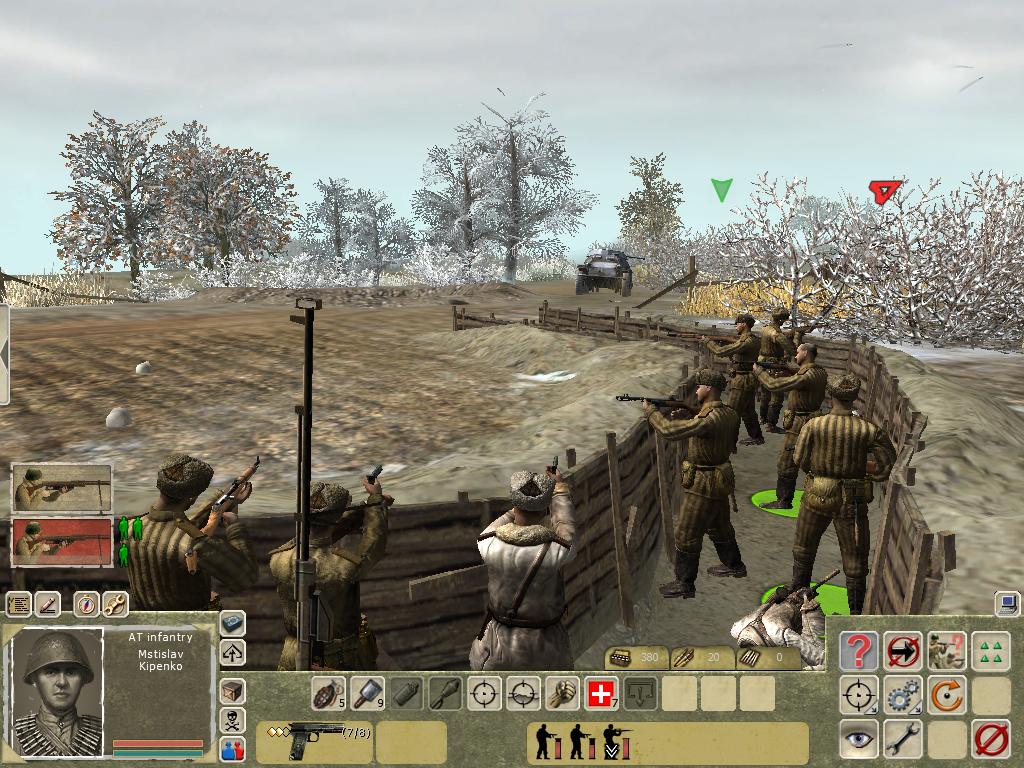
Task: Select the upper AT rifleman squad card
Action: [62, 488]
